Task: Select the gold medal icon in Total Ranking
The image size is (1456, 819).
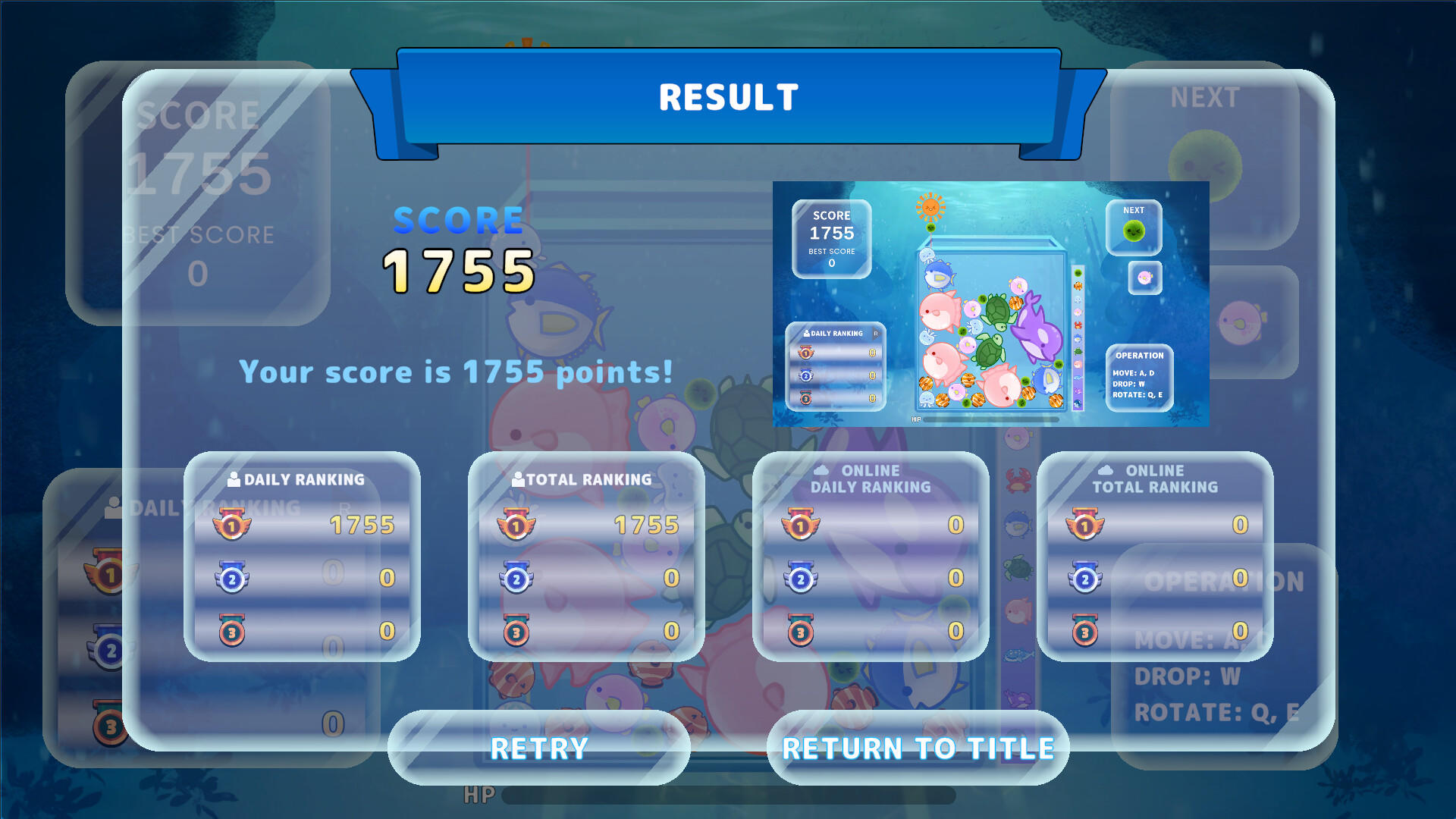Action: [x=516, y=526]
